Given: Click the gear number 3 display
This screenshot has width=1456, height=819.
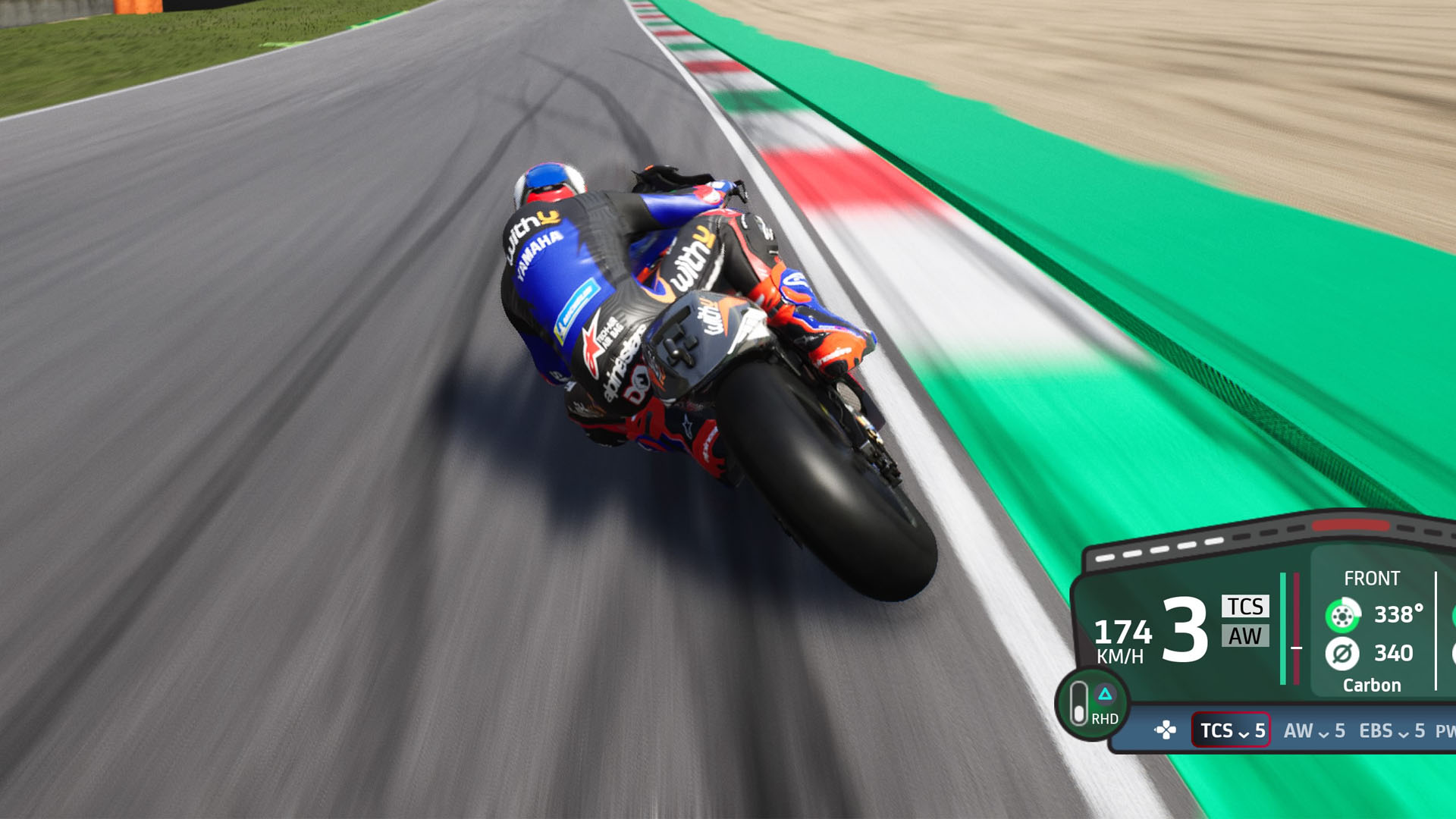Looking at the screenshot, I should point(1185,629).
